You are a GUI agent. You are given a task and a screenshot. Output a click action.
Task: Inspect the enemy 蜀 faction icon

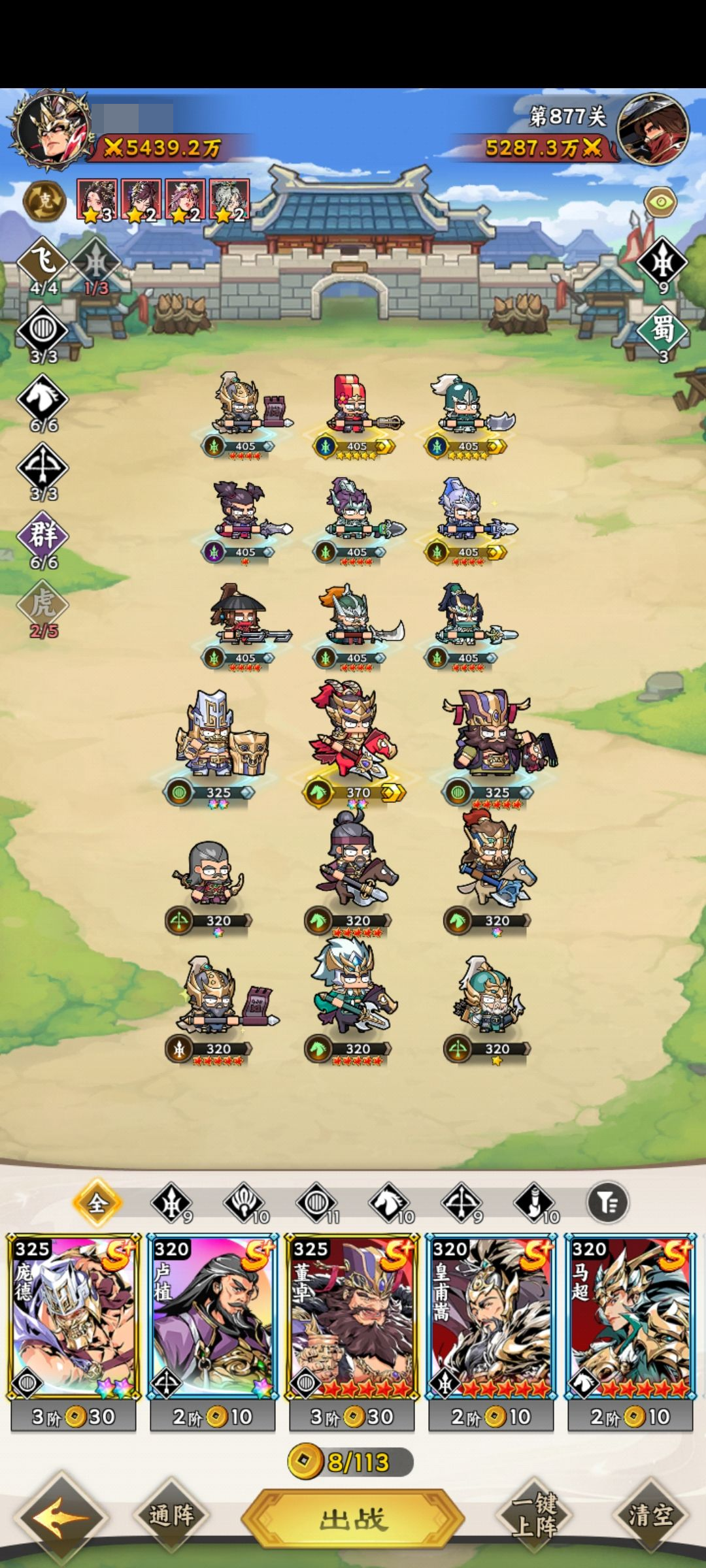click(x=663, y=330)
